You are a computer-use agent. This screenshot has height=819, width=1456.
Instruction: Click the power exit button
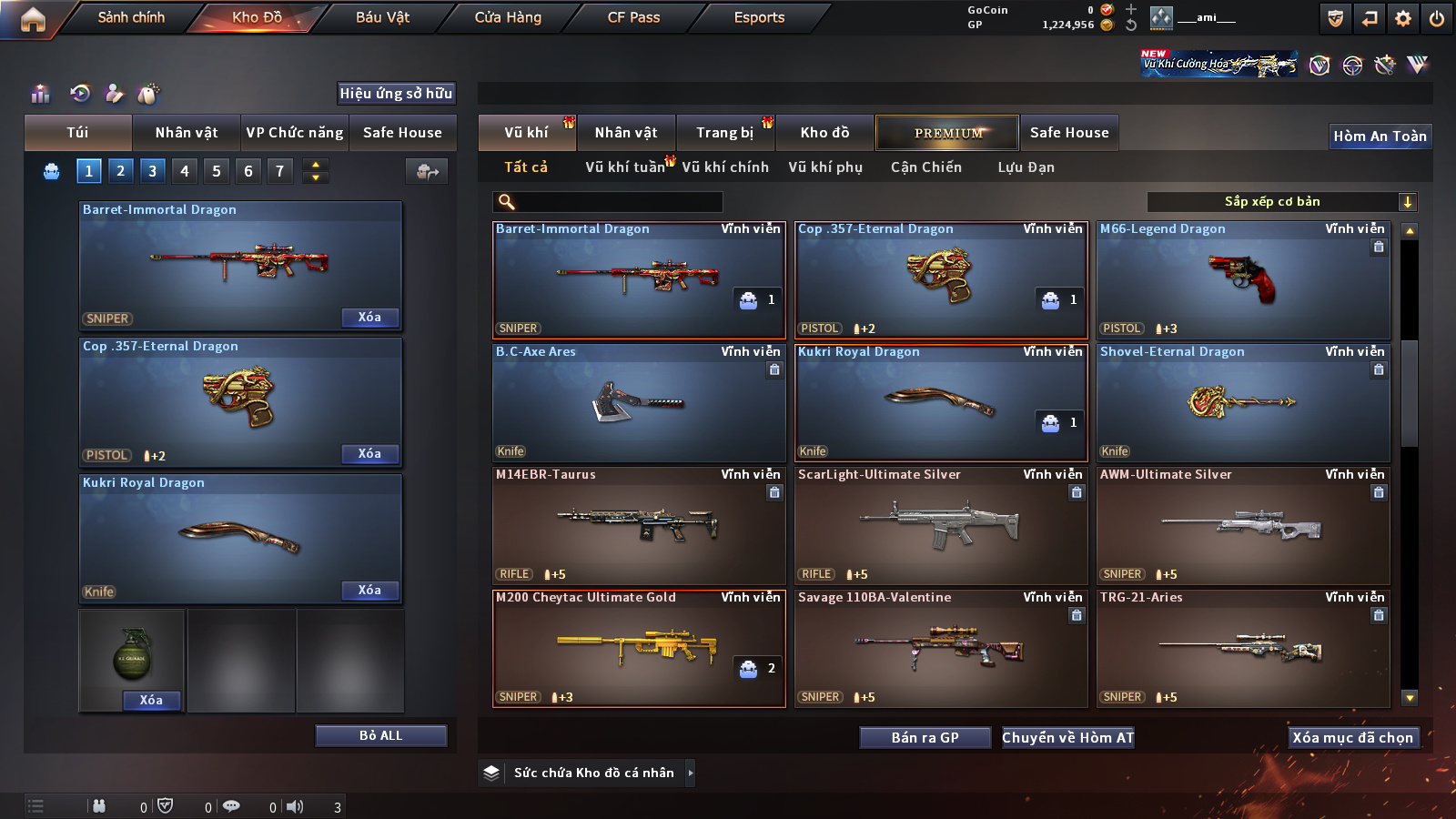pyautogui.click(x=1437, y=18)
